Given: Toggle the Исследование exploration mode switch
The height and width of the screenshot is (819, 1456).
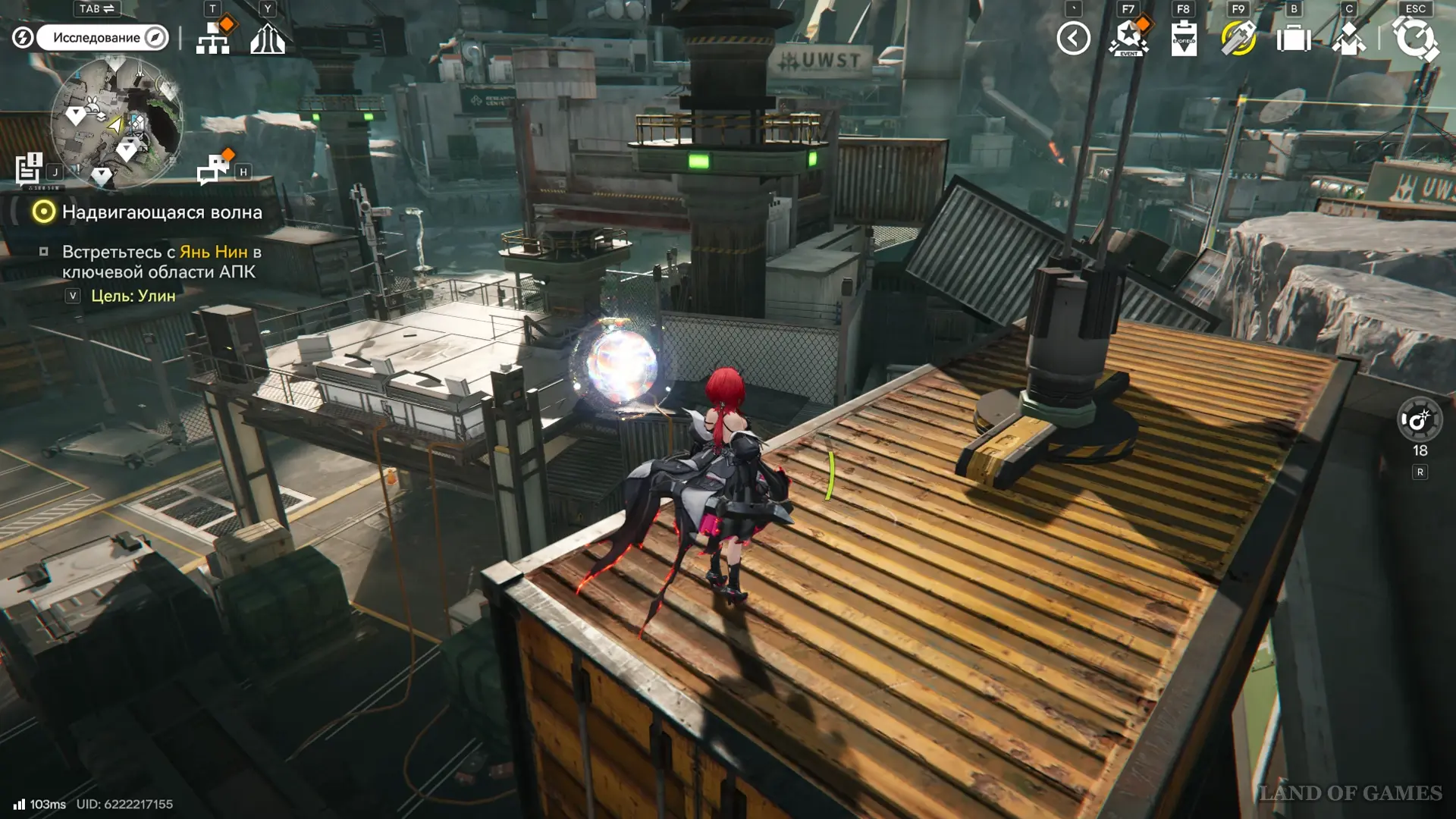Looking at the screenshot, I should coord(102,37).
